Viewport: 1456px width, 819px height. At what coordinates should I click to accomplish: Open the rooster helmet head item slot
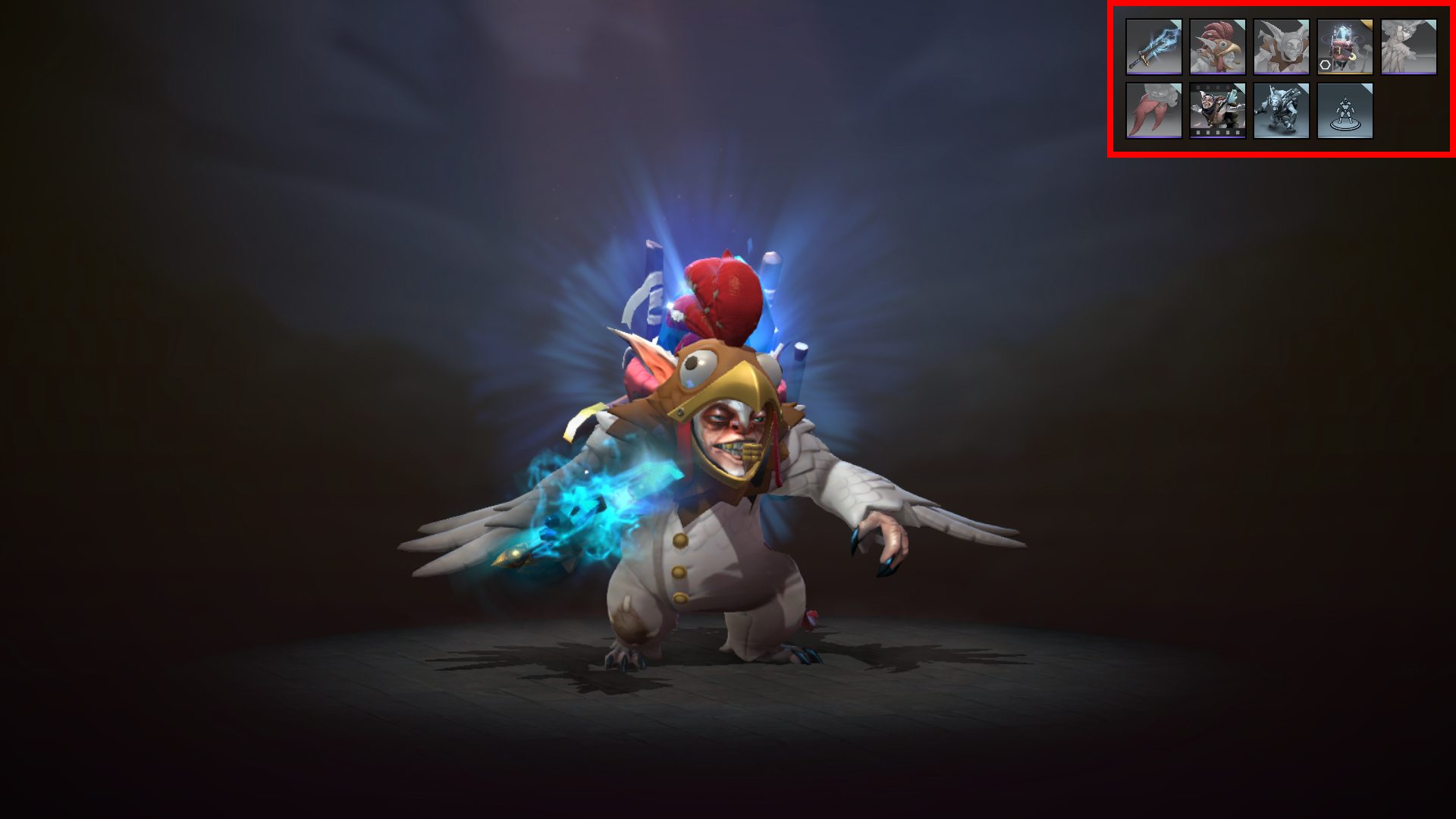(1218, 46)
